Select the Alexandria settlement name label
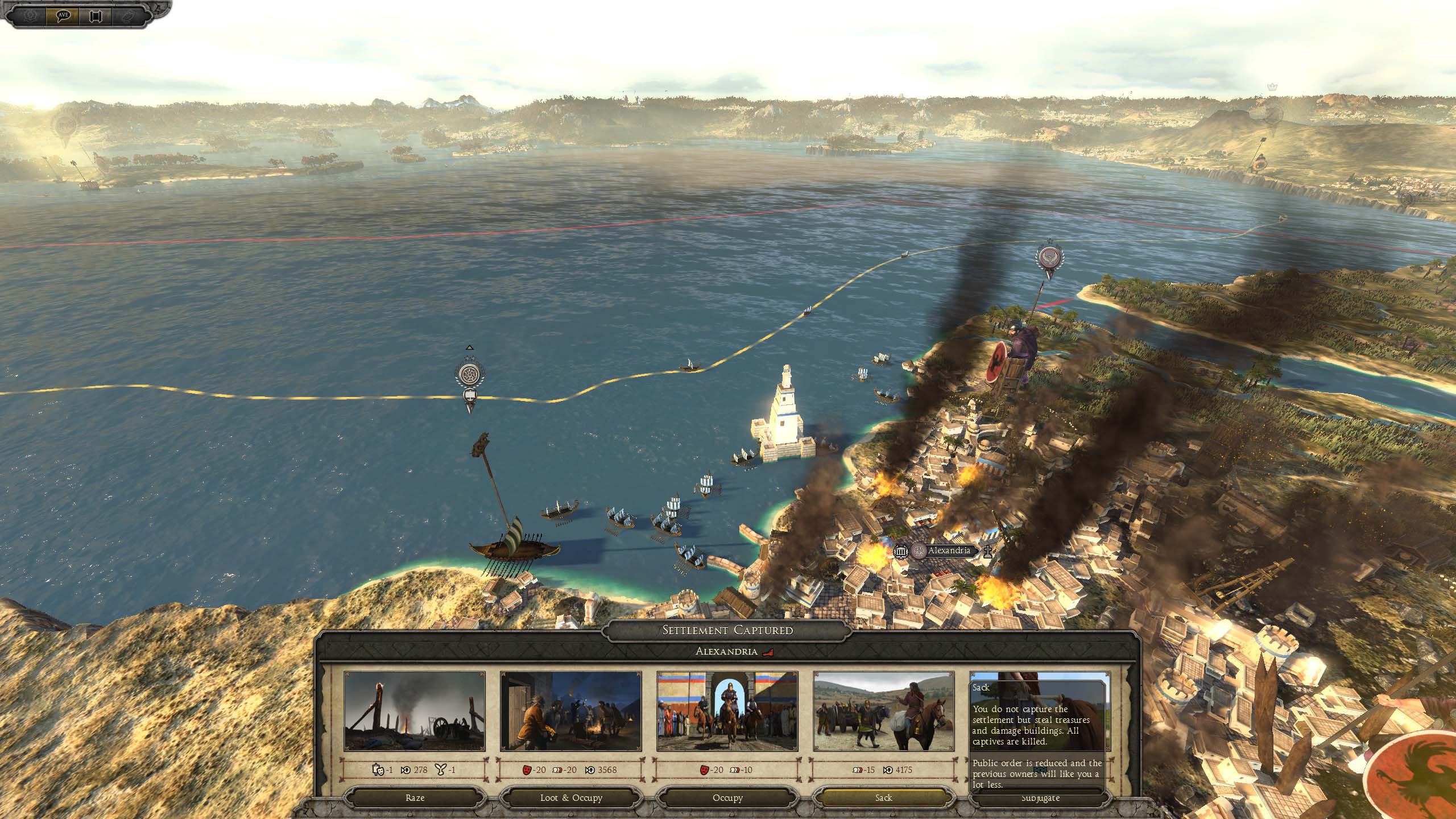Image resolution: width=1456 pixels, height=819 pixels. (x=949, y=551)
